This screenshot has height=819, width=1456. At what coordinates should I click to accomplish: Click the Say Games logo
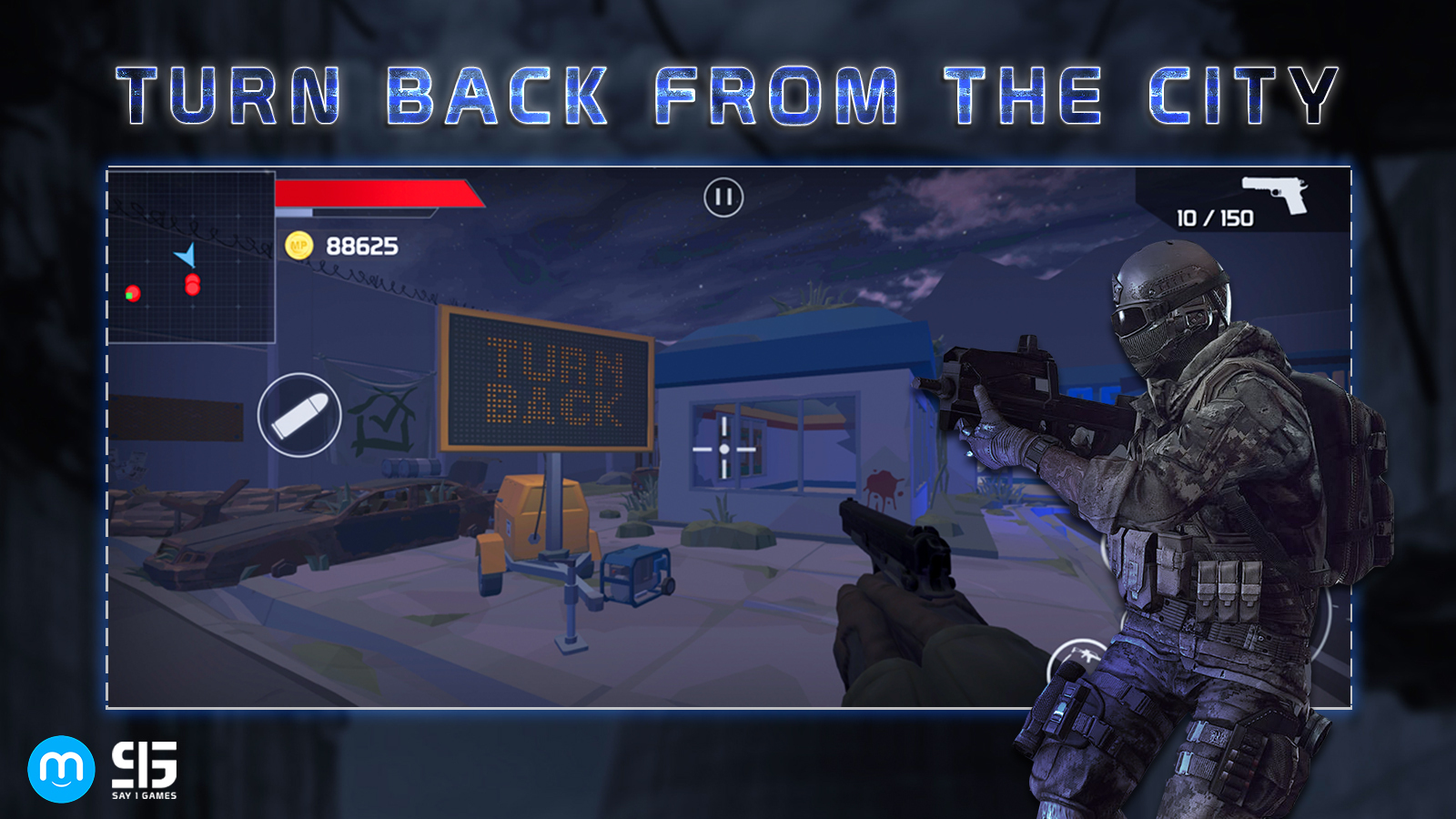tap(144, 770)
